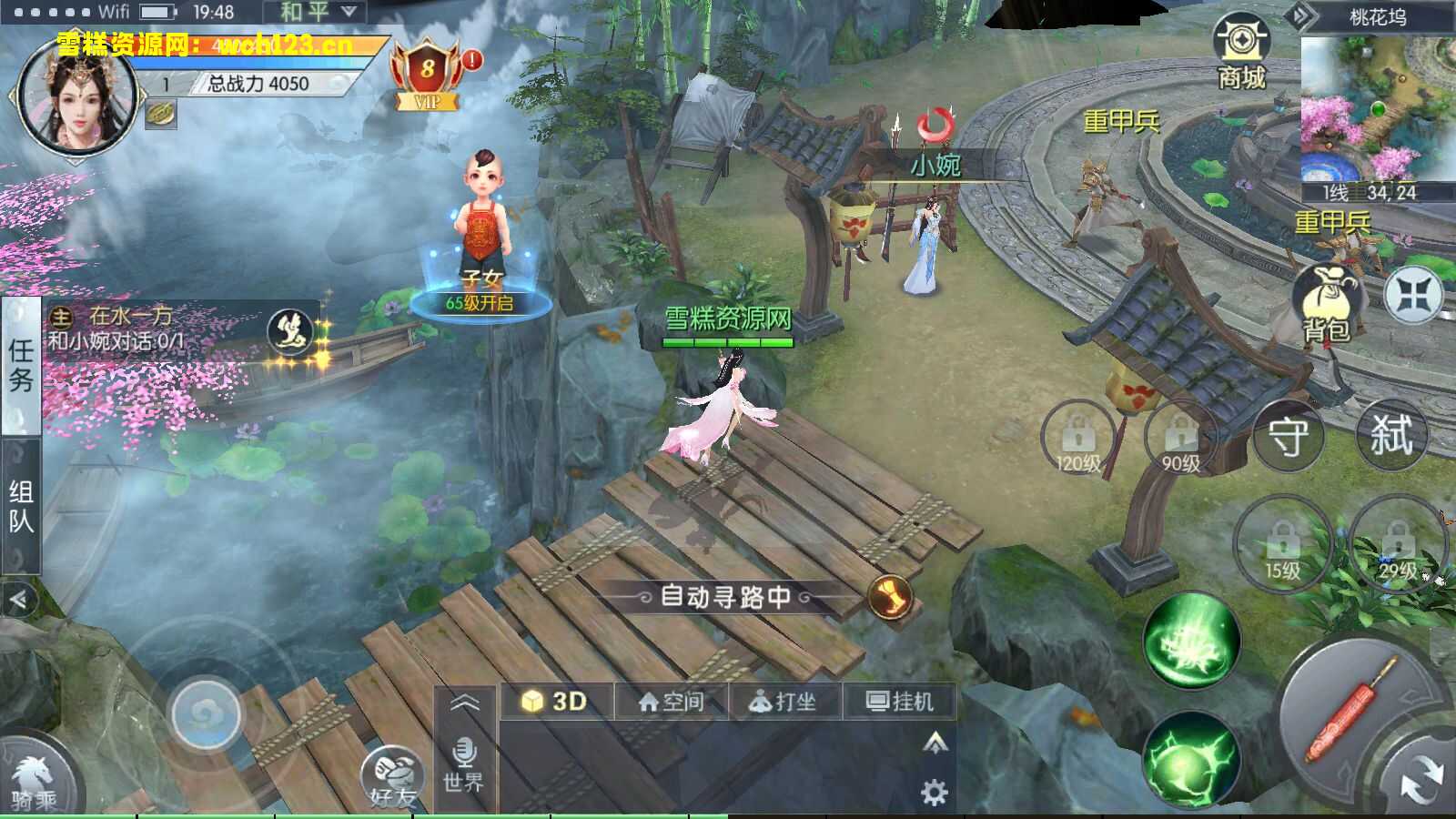
Task: Switch on the 3D camera view
Action: (x=555, y=701)
